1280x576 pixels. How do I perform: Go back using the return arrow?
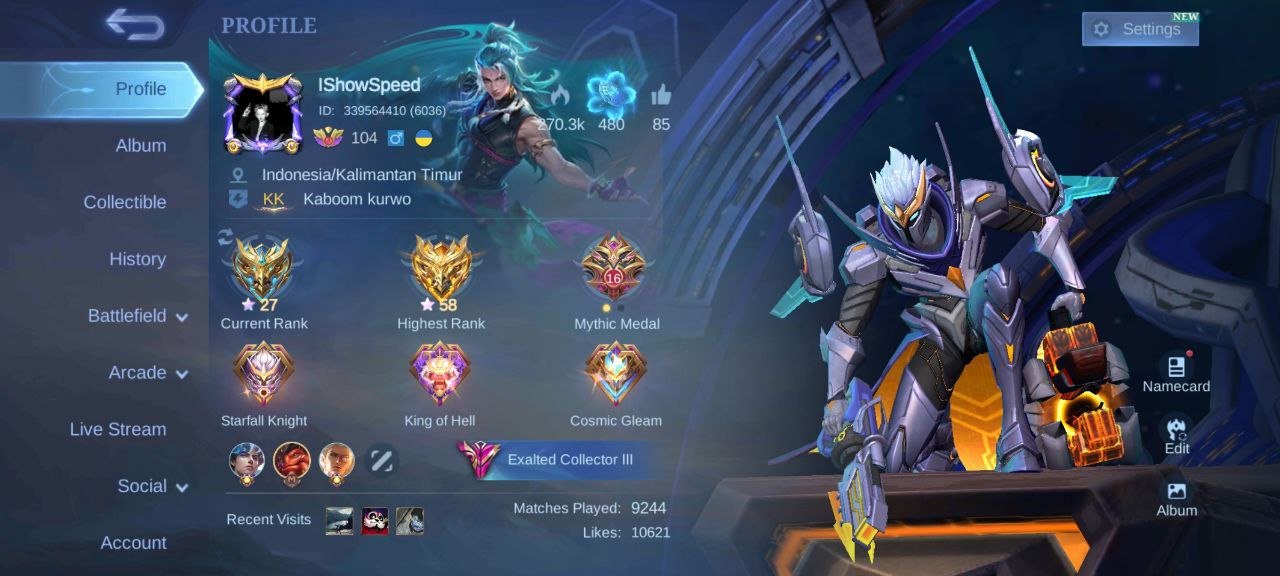135,26
